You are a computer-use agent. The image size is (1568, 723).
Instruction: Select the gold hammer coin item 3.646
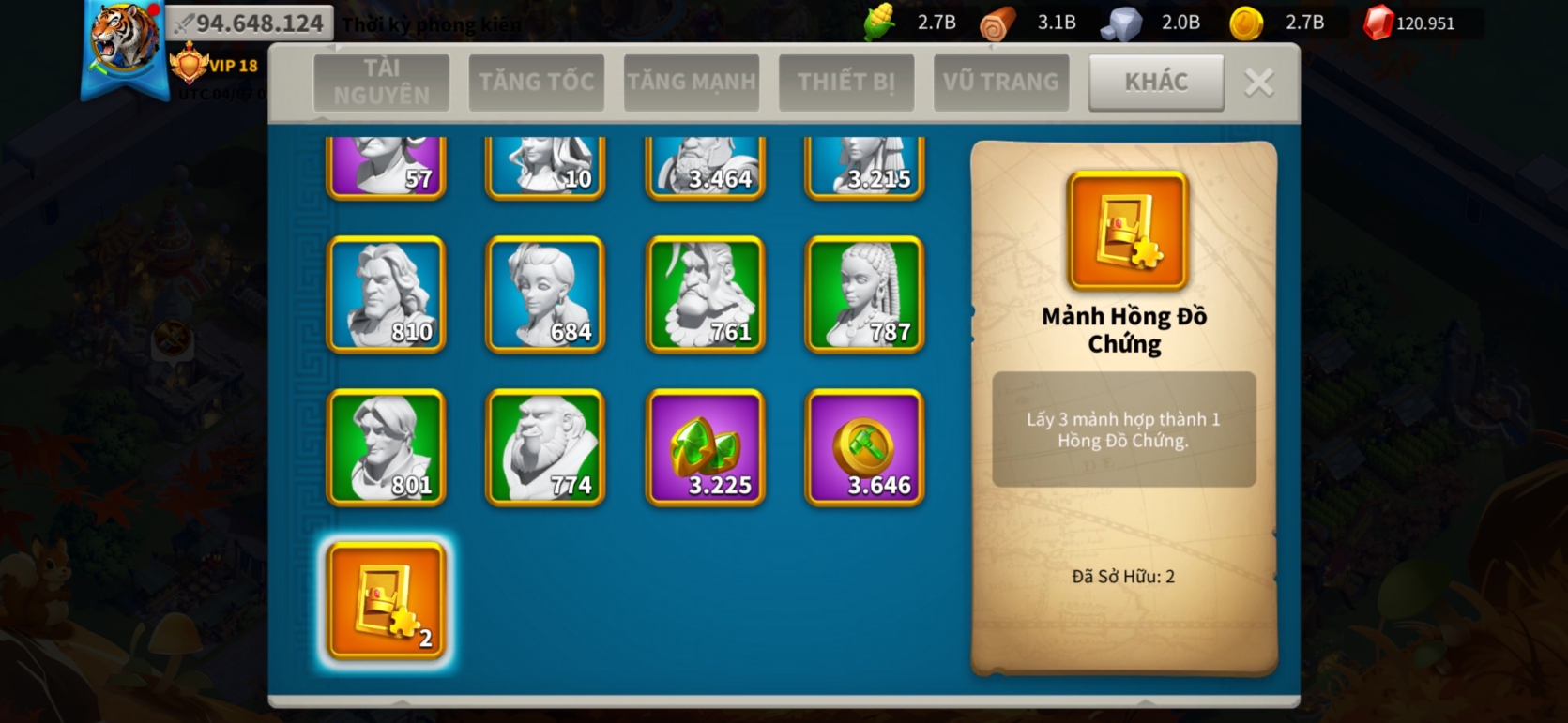point(864,447)
